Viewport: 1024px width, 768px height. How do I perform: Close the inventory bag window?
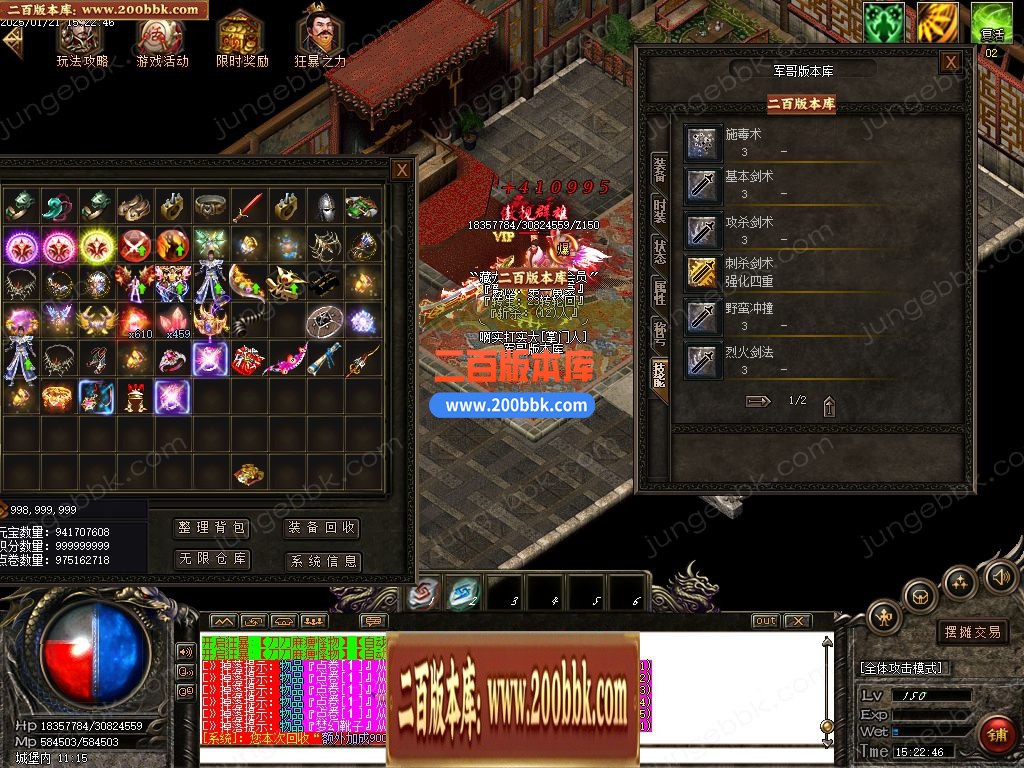click(x=401, y=170)
